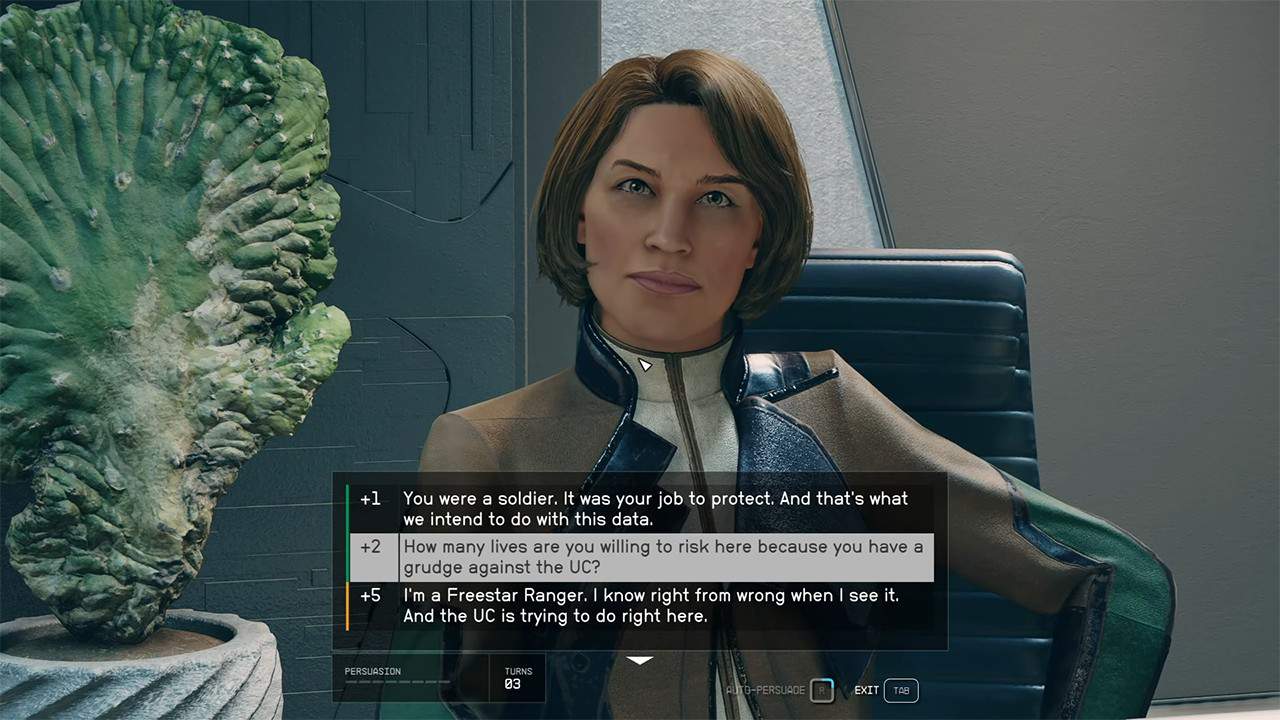Activate Auto-Persuade
The height and width of the screenshot is (720, 1280).
(x=821, y=690)
